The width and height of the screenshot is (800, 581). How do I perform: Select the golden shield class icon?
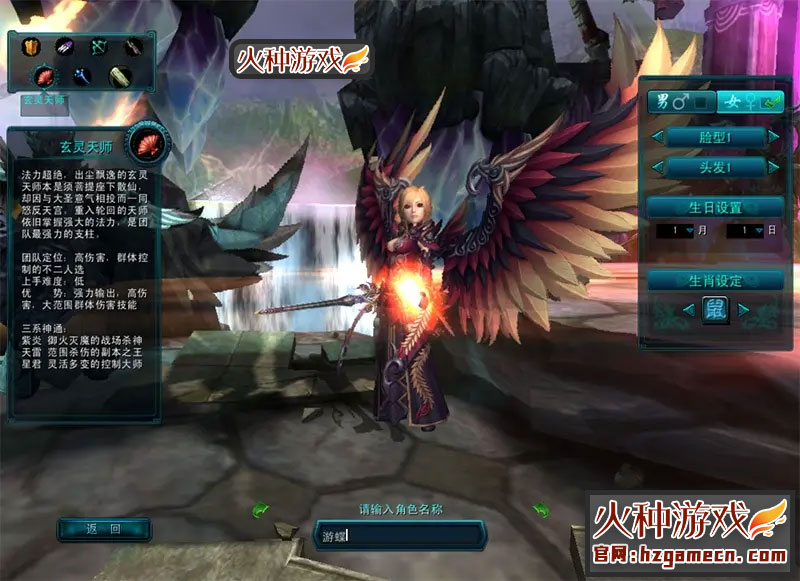pos(29,47)
